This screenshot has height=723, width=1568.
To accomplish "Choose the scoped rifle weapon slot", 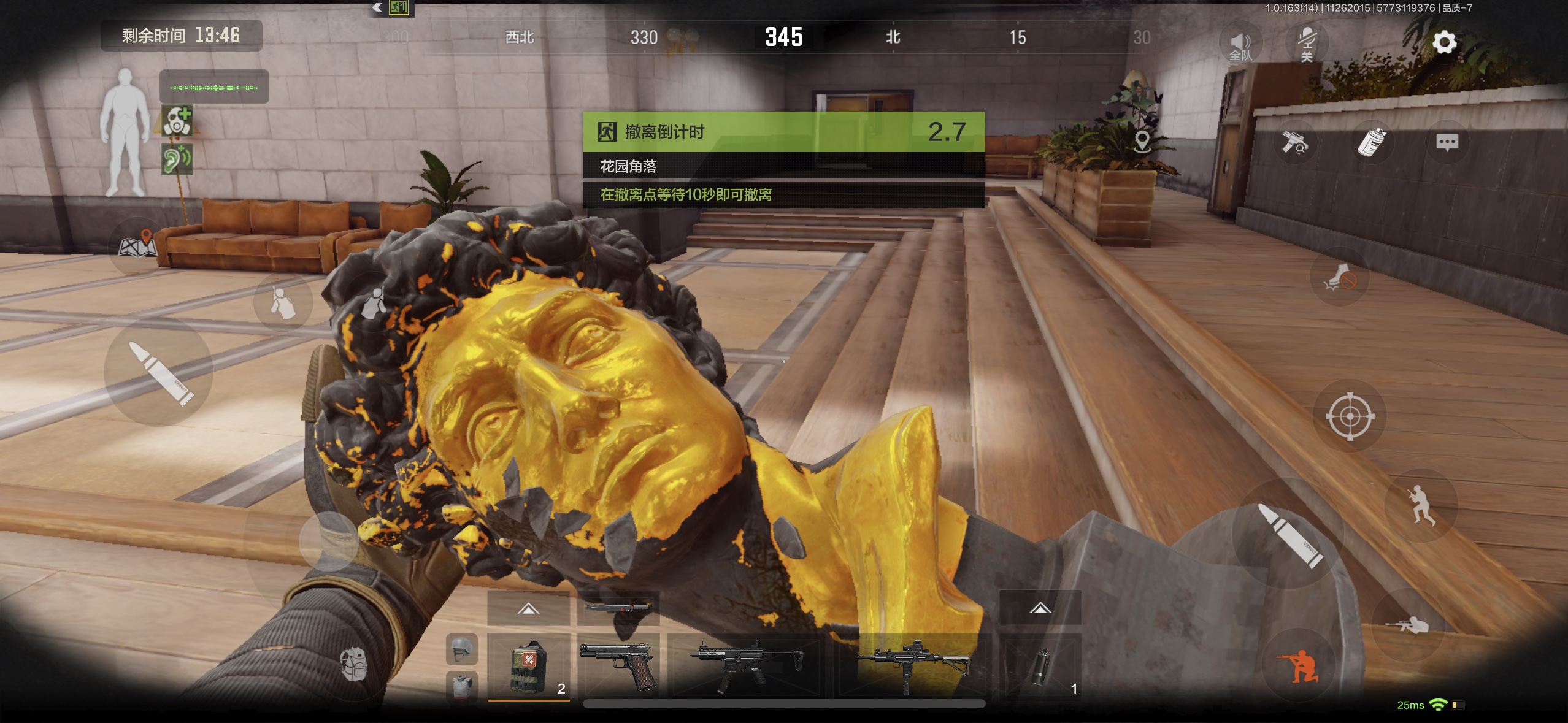I will point(912,666).
